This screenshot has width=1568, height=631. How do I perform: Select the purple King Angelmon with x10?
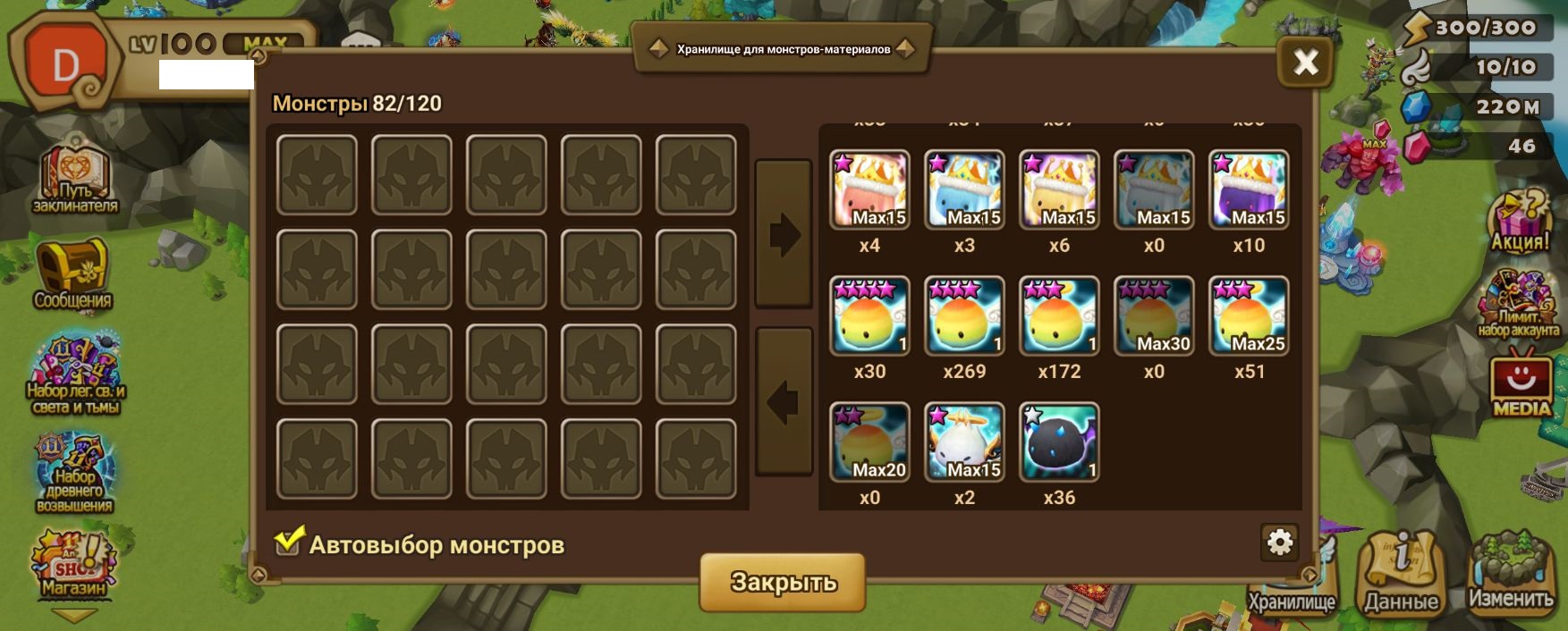[1249, 189]
